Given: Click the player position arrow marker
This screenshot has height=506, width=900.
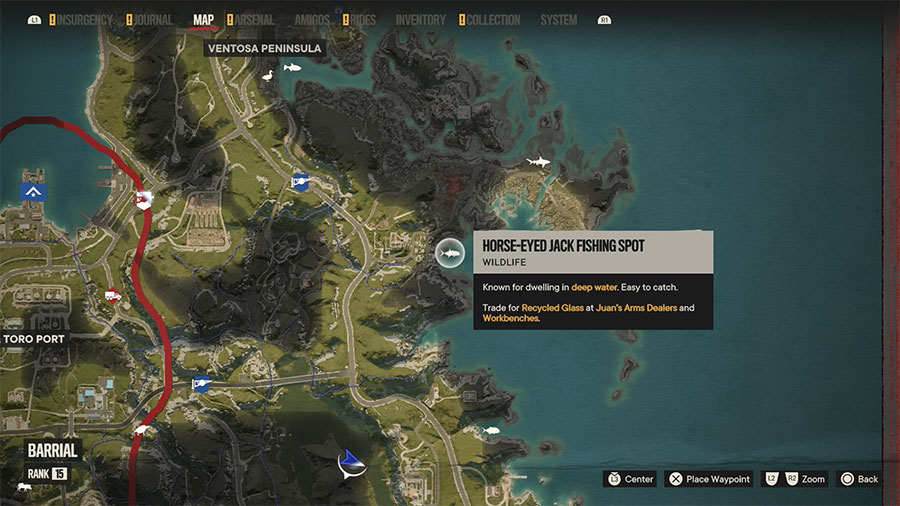Looking at the screenshot, I should [x=350, y=462].
